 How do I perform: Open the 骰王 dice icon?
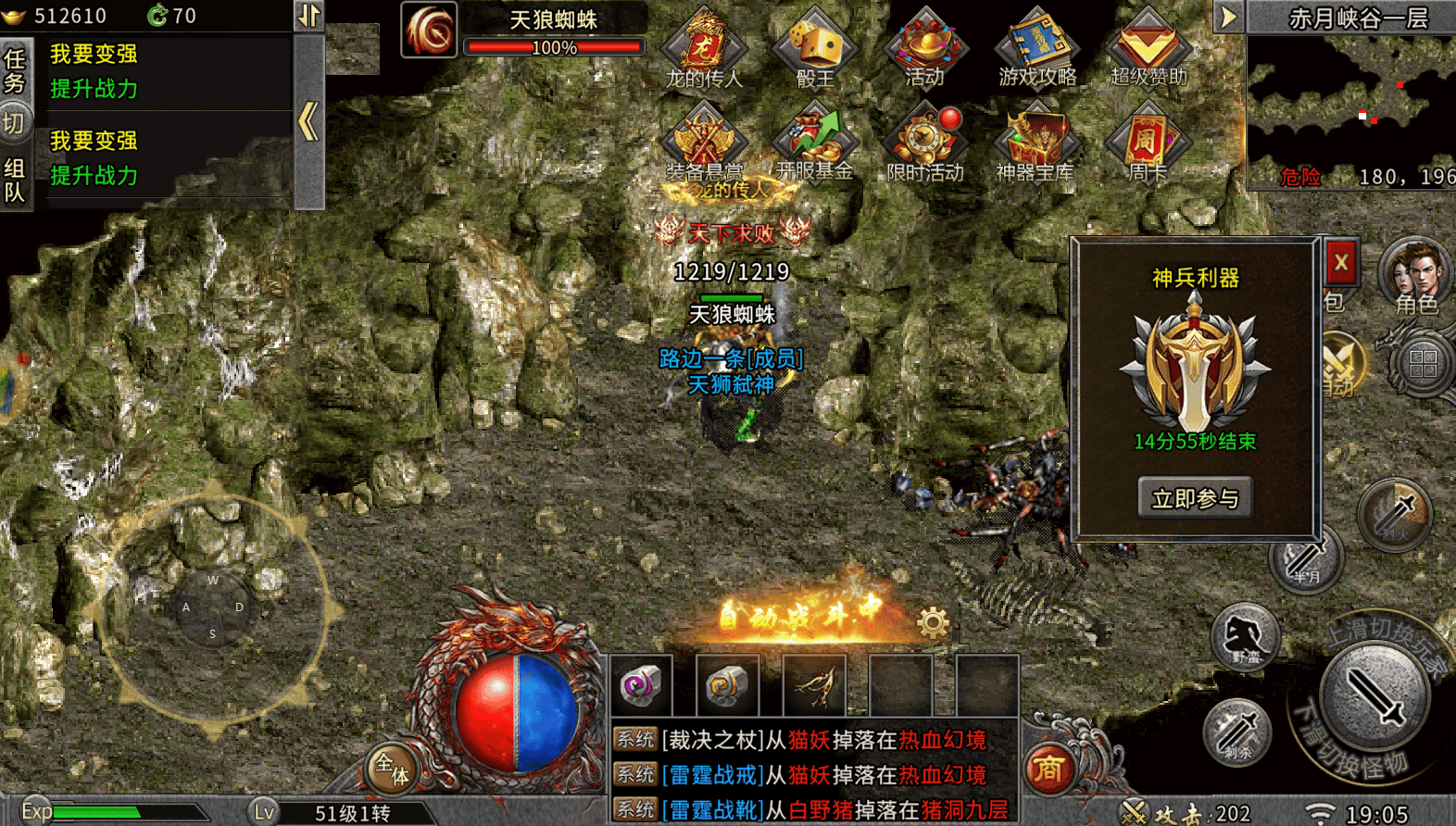click(814, 48)
